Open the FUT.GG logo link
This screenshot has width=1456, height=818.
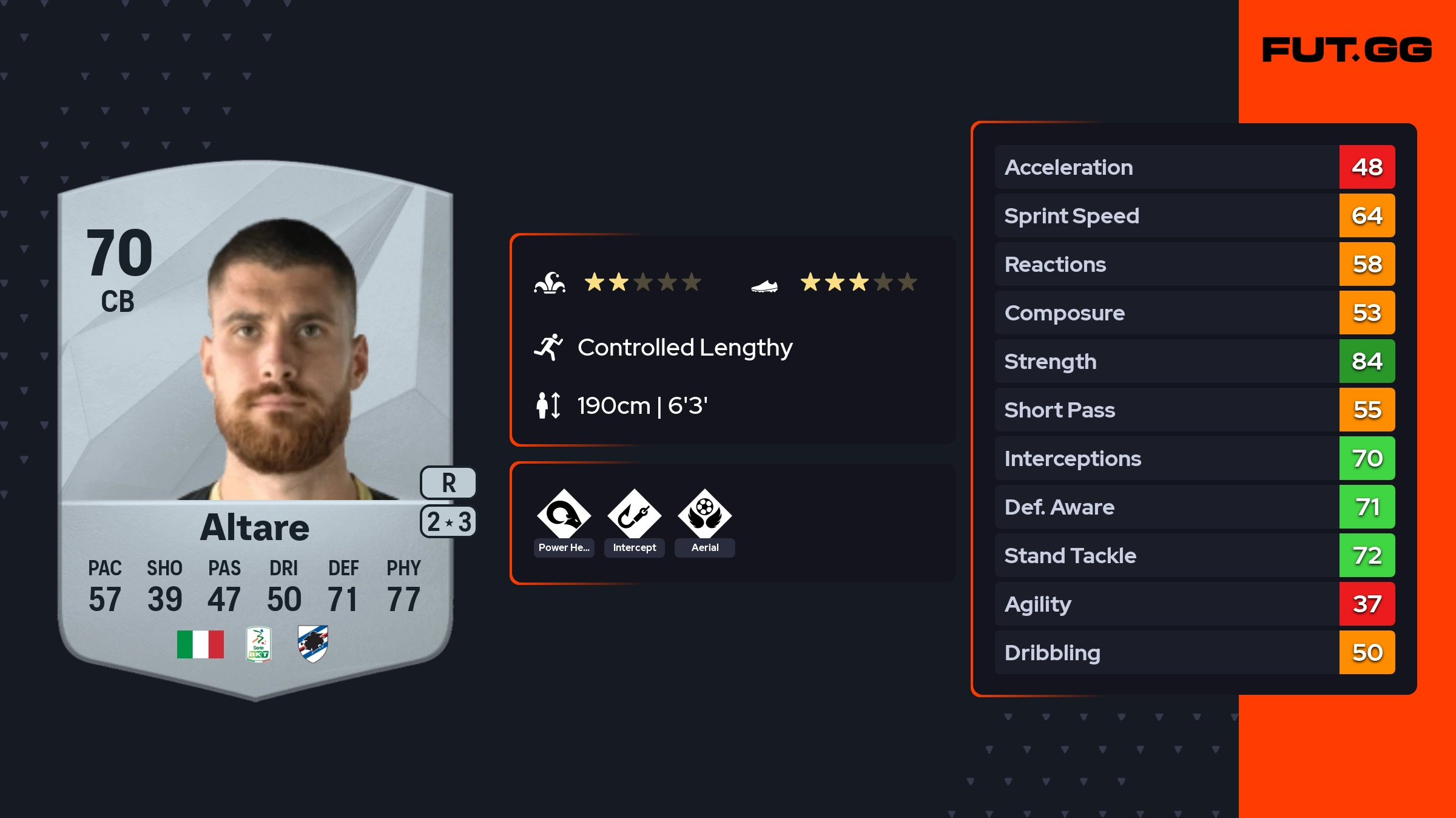tap(1347, 50)
